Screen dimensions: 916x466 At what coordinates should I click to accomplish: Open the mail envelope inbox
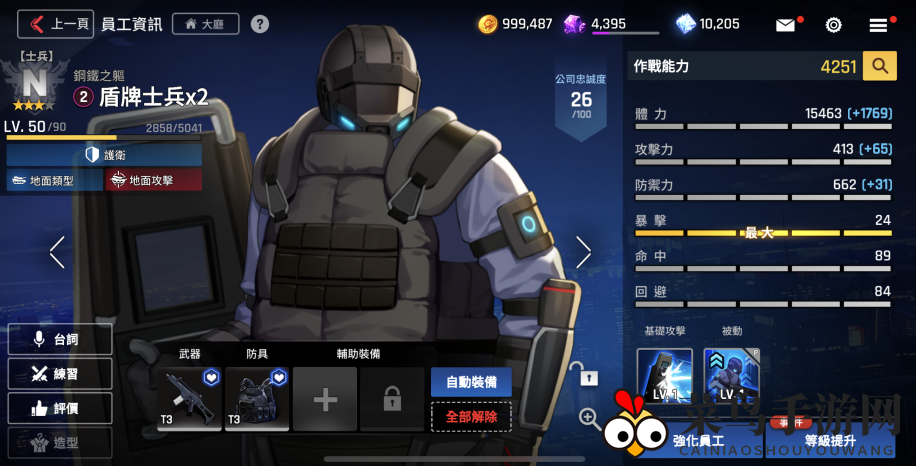click(x=786, y=24)
